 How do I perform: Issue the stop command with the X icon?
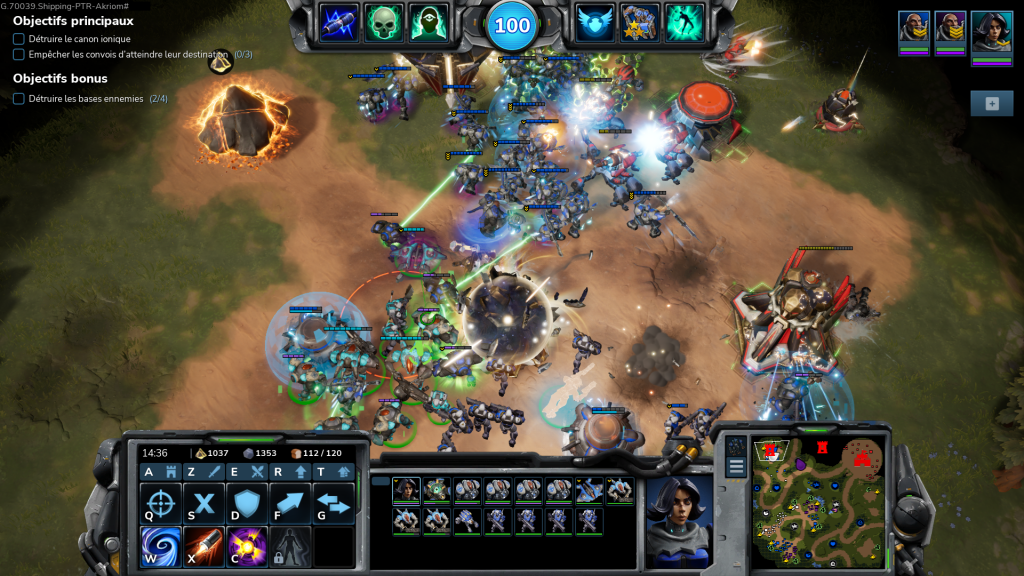[204, 503]
